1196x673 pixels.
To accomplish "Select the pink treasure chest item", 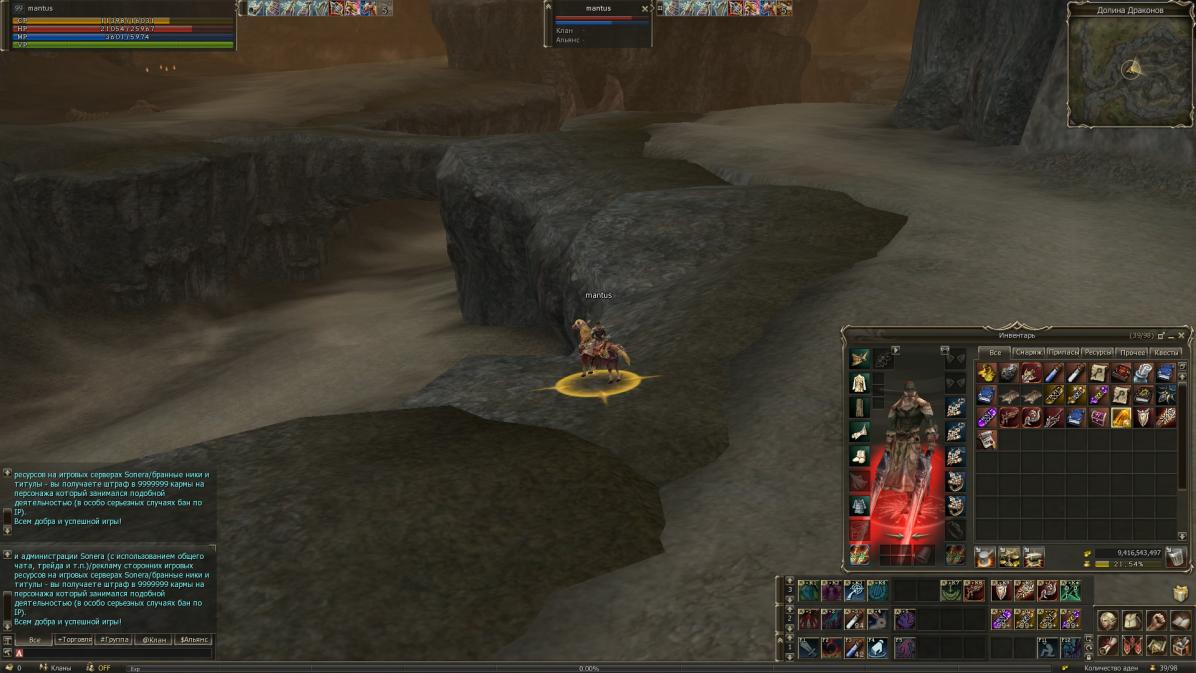I will 1099,417.
